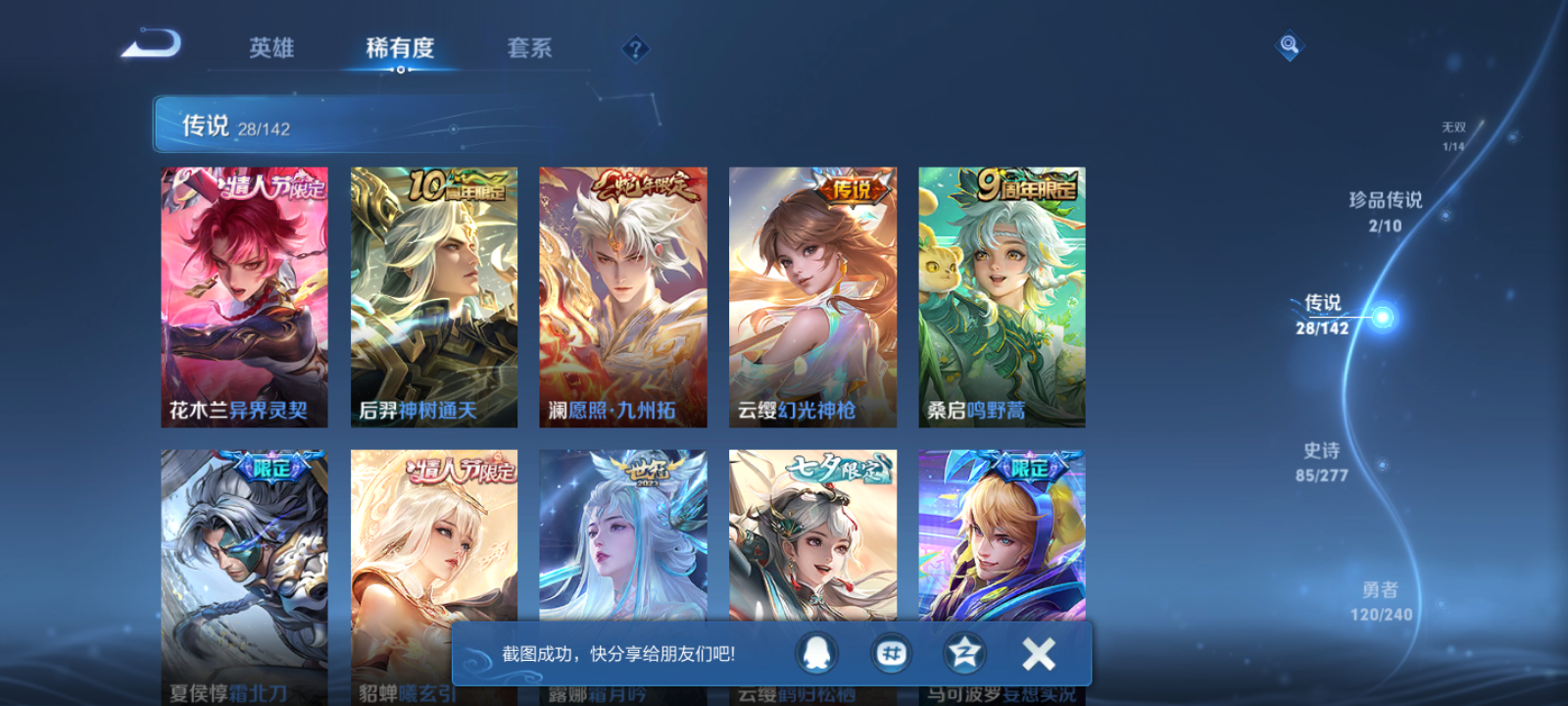
Task: Click the question mark help icon
Action: [x=635, y=47]
